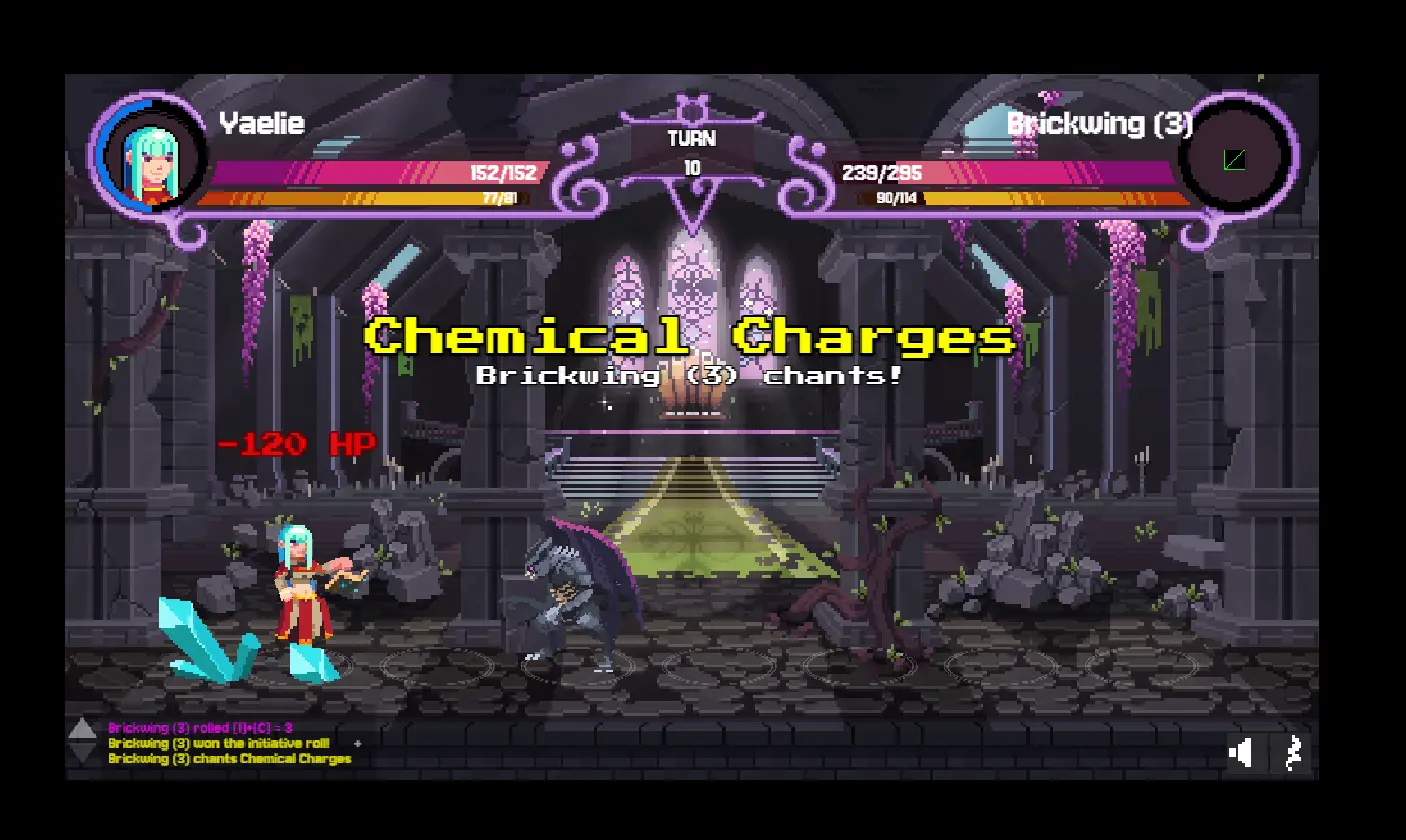Click the dice roll icon bottom right
Image resolution: width=1406 pixels, height=840 pixels.
[1293, 753]
